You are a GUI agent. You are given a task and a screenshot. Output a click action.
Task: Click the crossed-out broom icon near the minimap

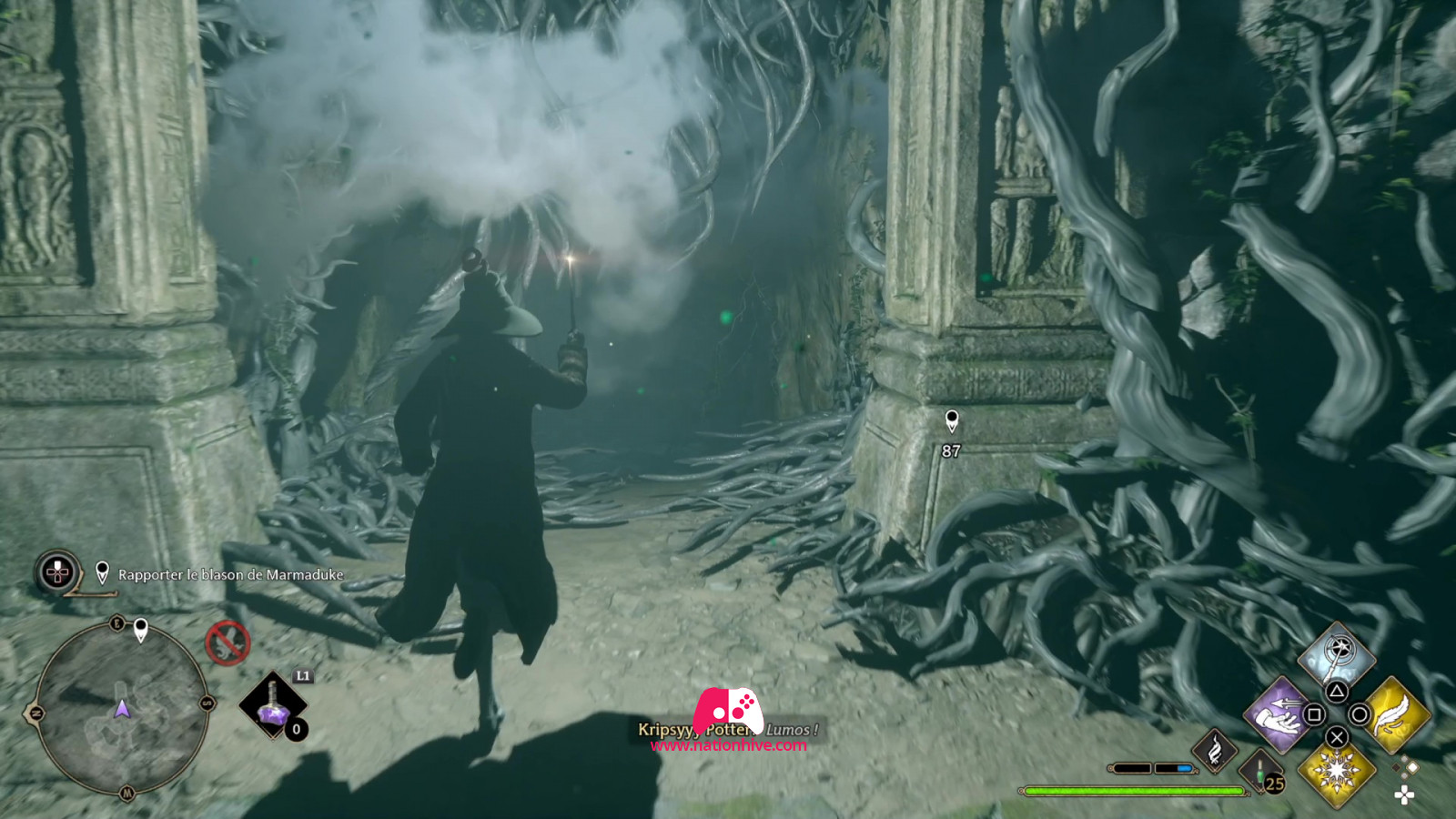229,643
